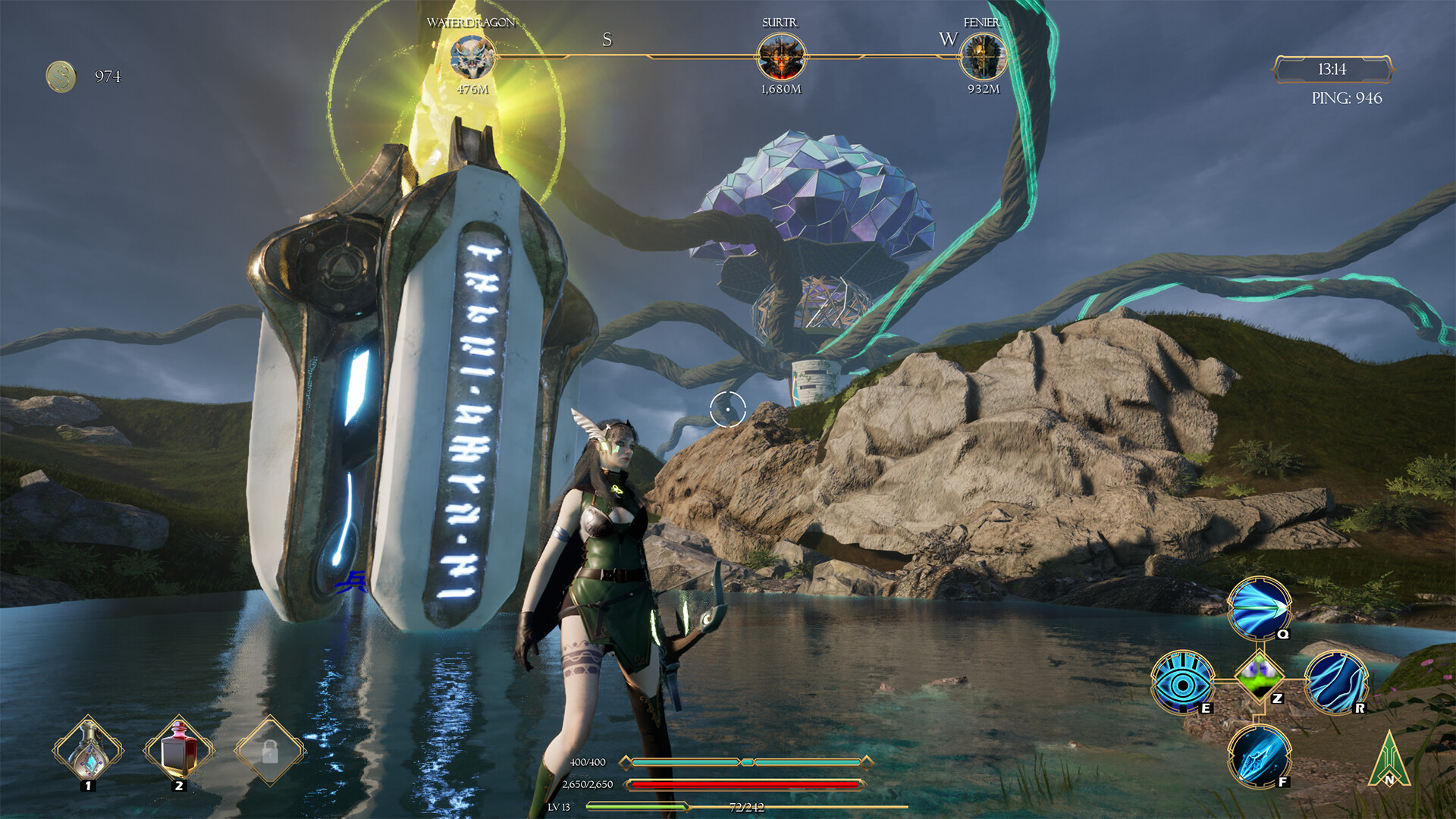Open the Fenier boss portrait
This screenshot has height=819, width=1456.
(985, 57)
